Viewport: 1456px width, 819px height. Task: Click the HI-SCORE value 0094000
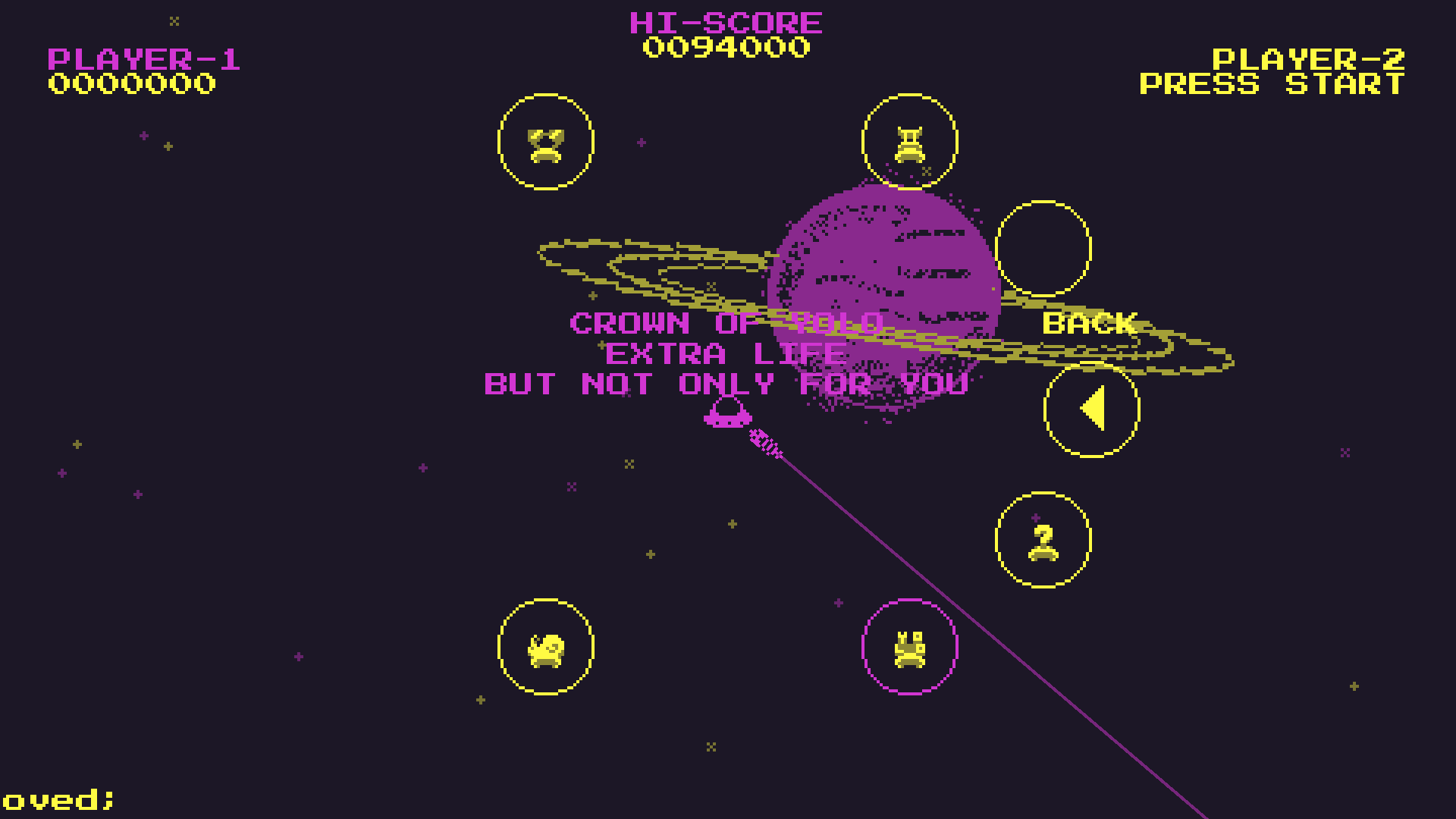pos(726,47)
